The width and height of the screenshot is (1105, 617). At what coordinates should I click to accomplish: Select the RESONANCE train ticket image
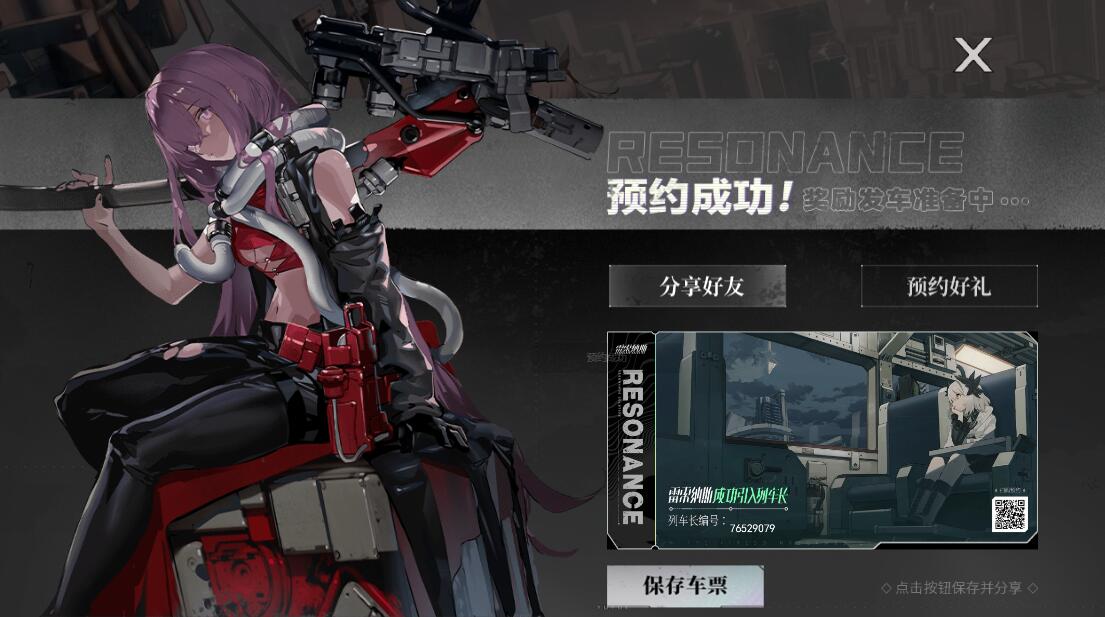click(822, 440)
